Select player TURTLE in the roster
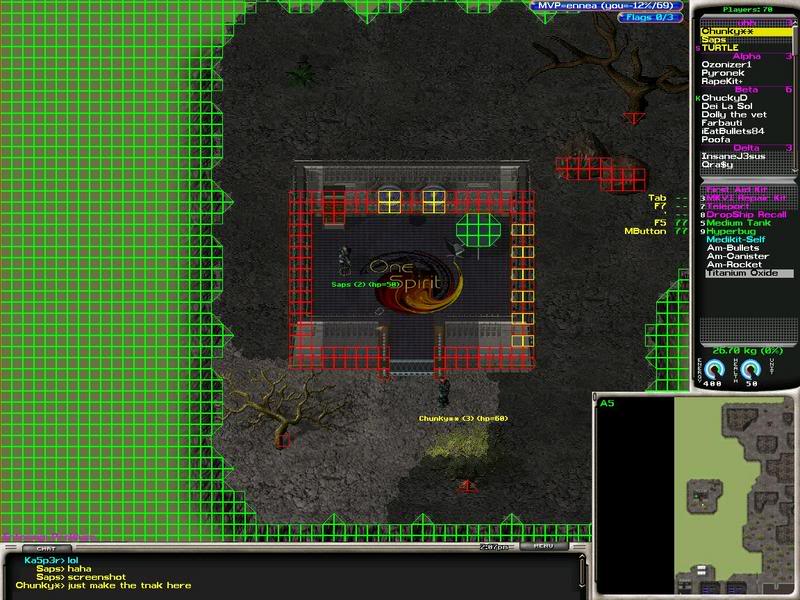Screen dimensions: 800x600 719,48
